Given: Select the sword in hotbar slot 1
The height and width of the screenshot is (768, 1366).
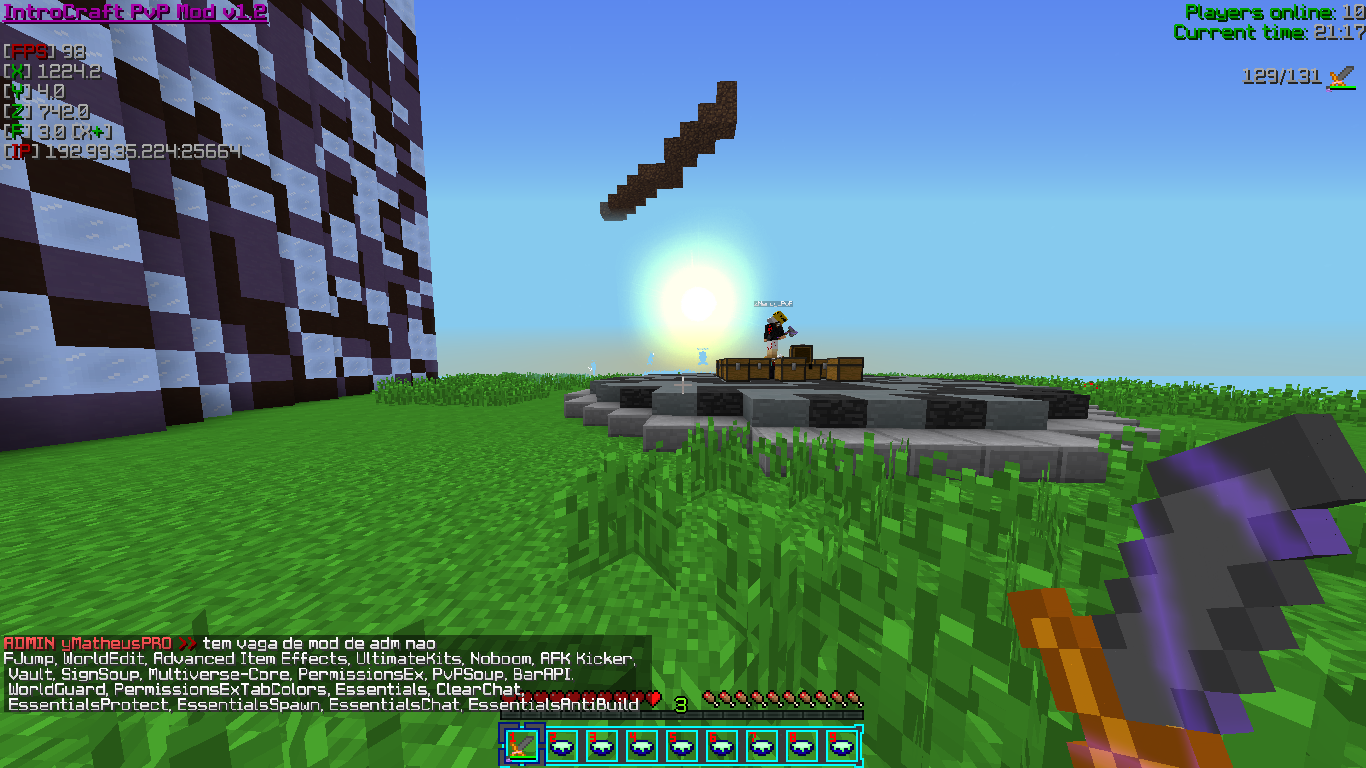Looking at the screenshot, I should [x=521, y=745].
